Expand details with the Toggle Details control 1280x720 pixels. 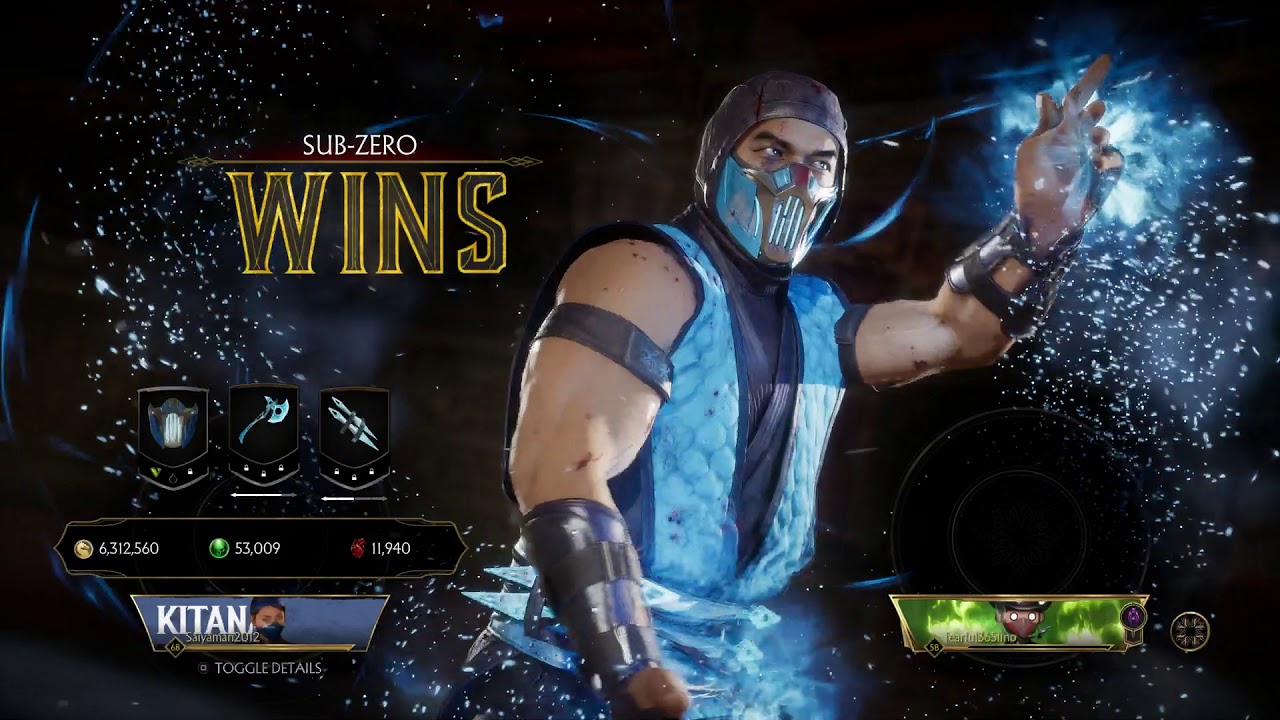[268, 666]
